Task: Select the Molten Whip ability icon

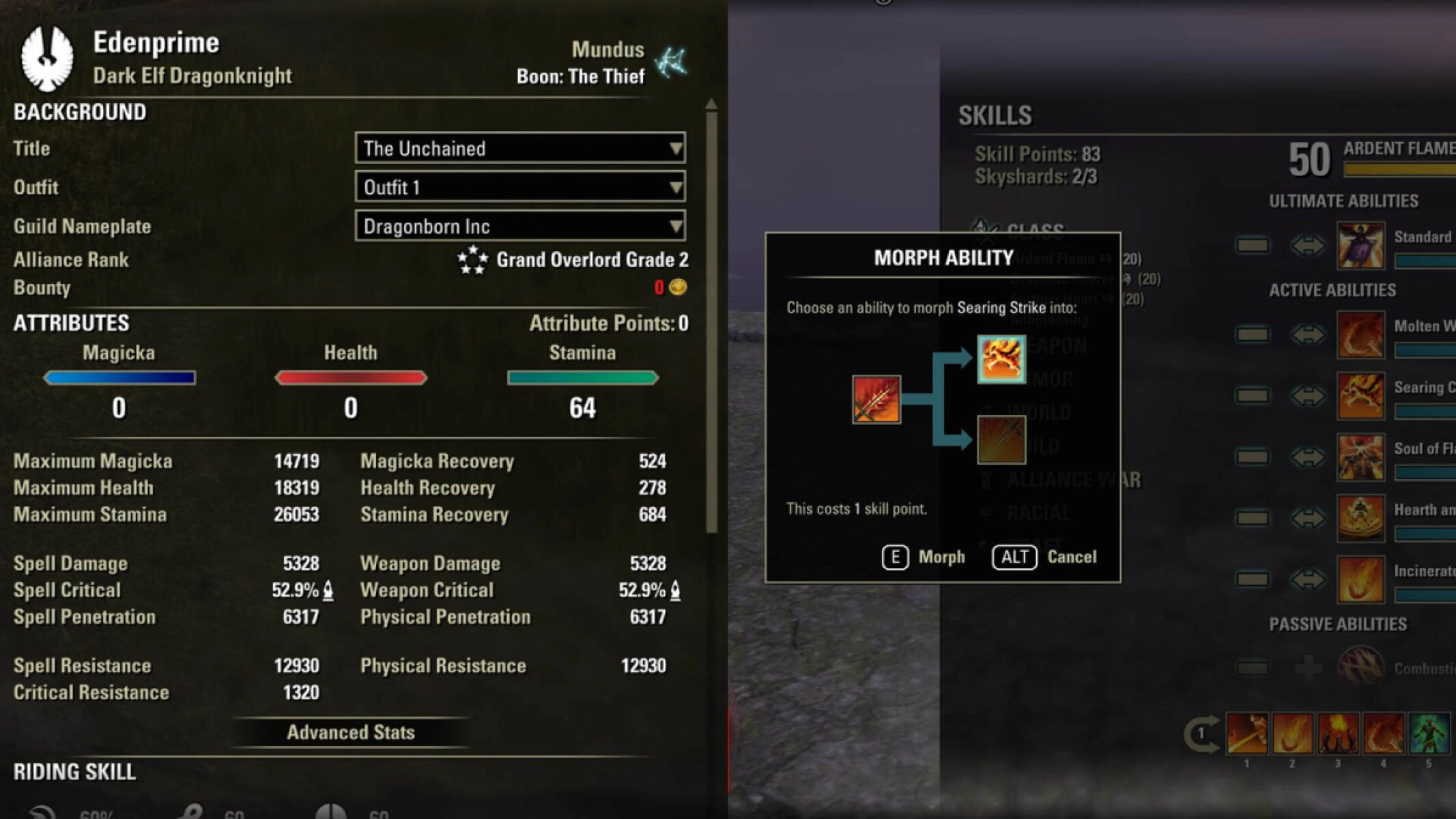Action: click(x=1360, y=336)
